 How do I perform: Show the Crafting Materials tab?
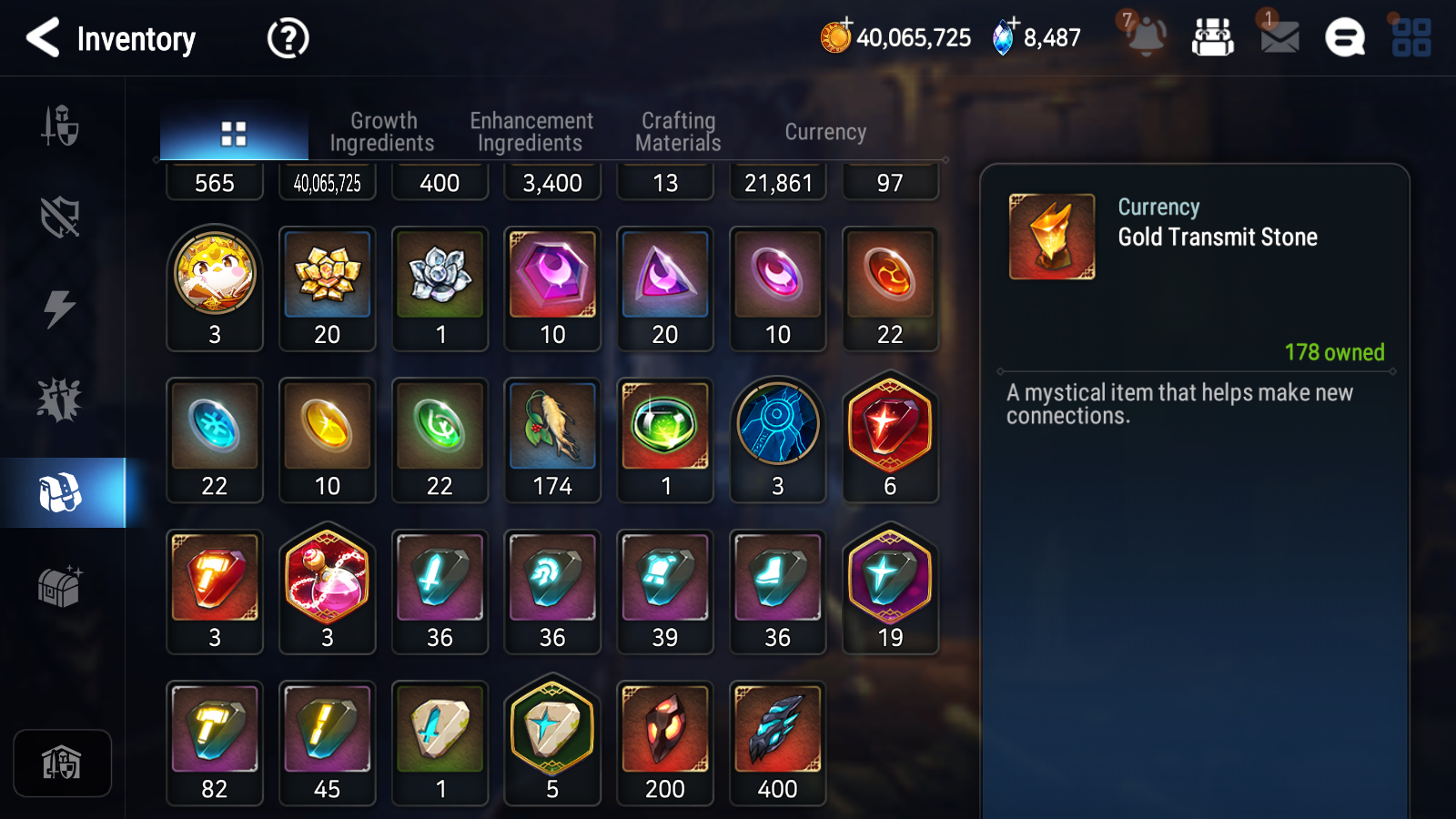tap(678, 132)
